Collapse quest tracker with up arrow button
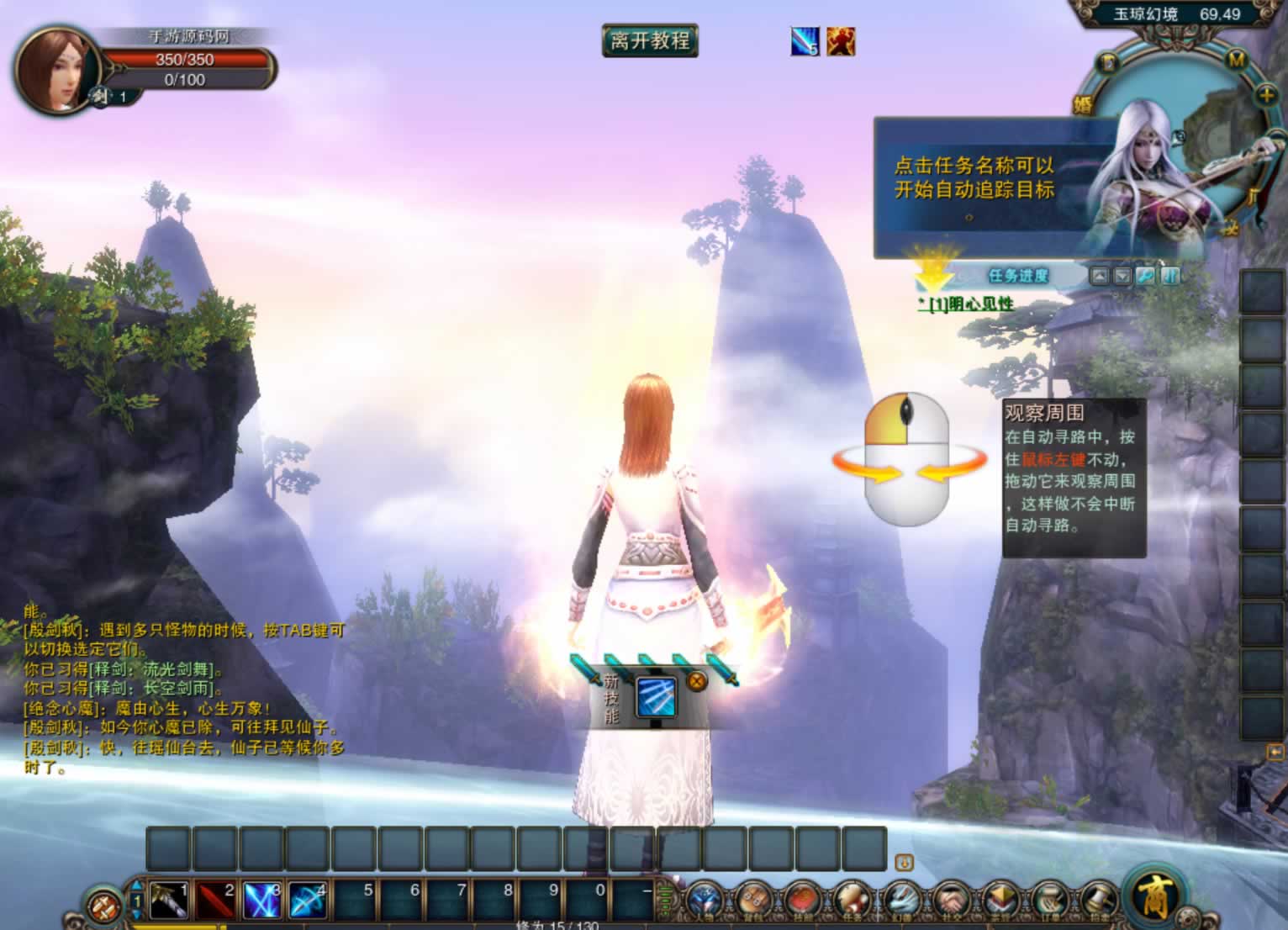The width and height of the screenshot is (1288, 930). tap(1099, 276)
